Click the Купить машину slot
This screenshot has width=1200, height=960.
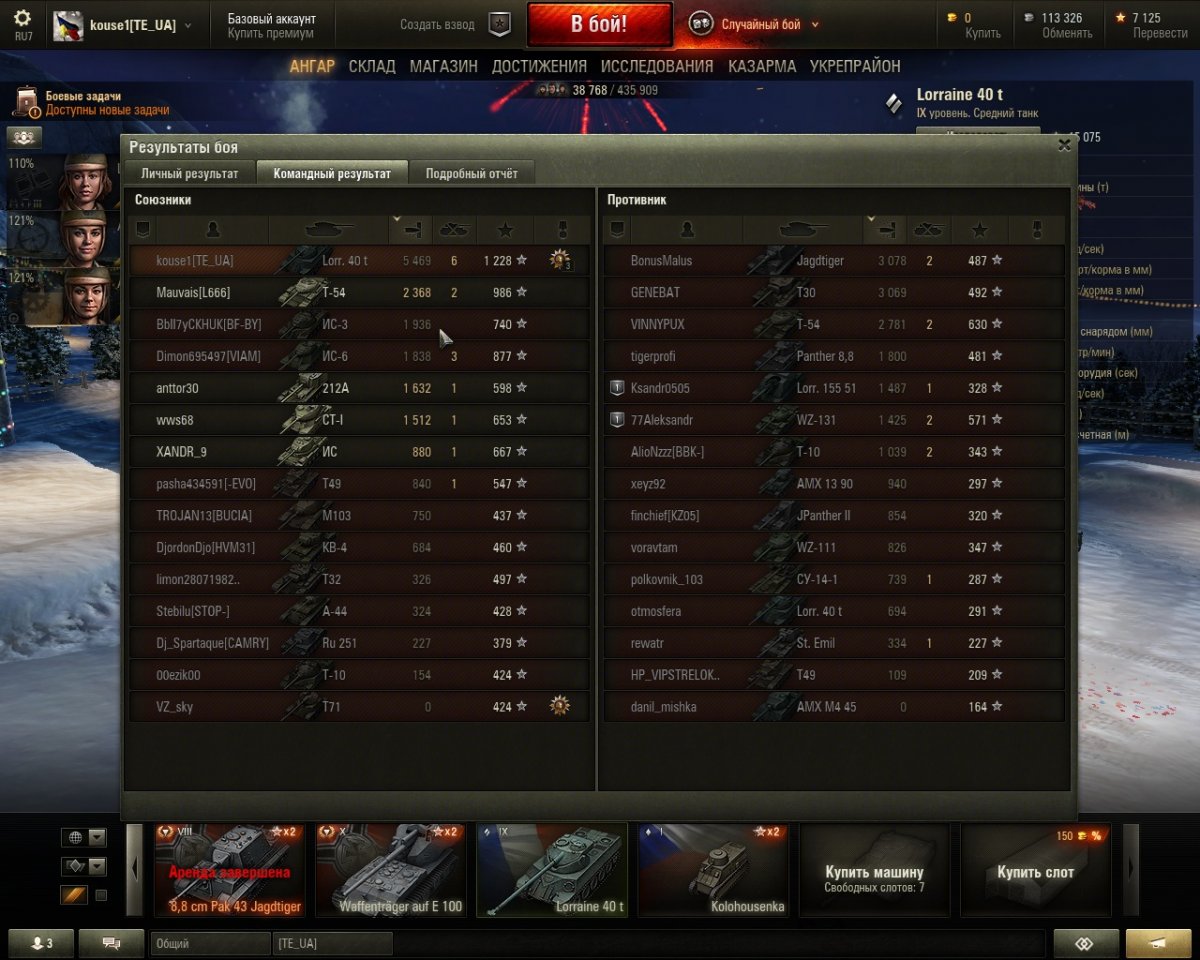874,869
